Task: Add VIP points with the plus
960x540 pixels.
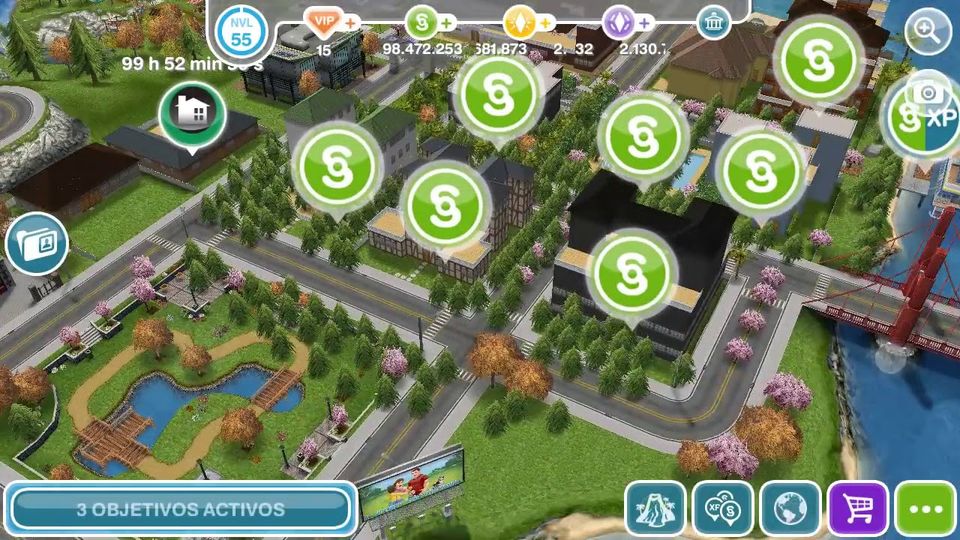Action: 351,21
